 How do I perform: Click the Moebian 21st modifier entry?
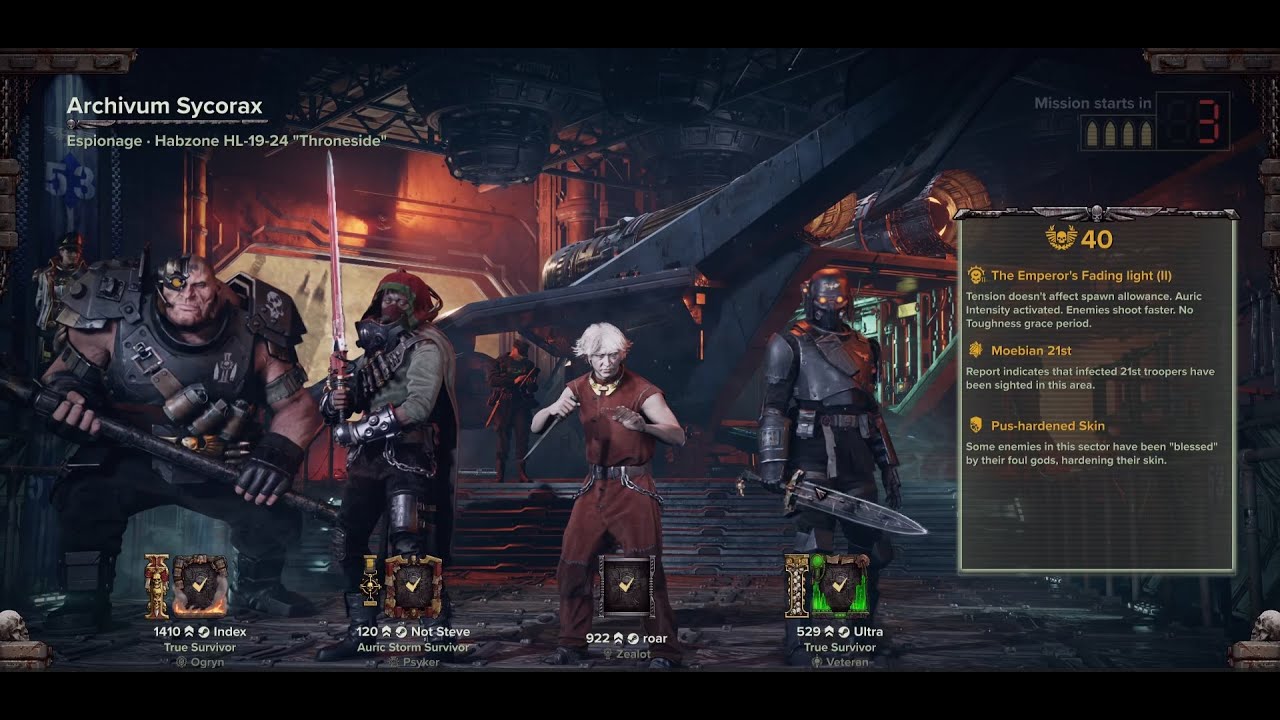click(1031, 350)
